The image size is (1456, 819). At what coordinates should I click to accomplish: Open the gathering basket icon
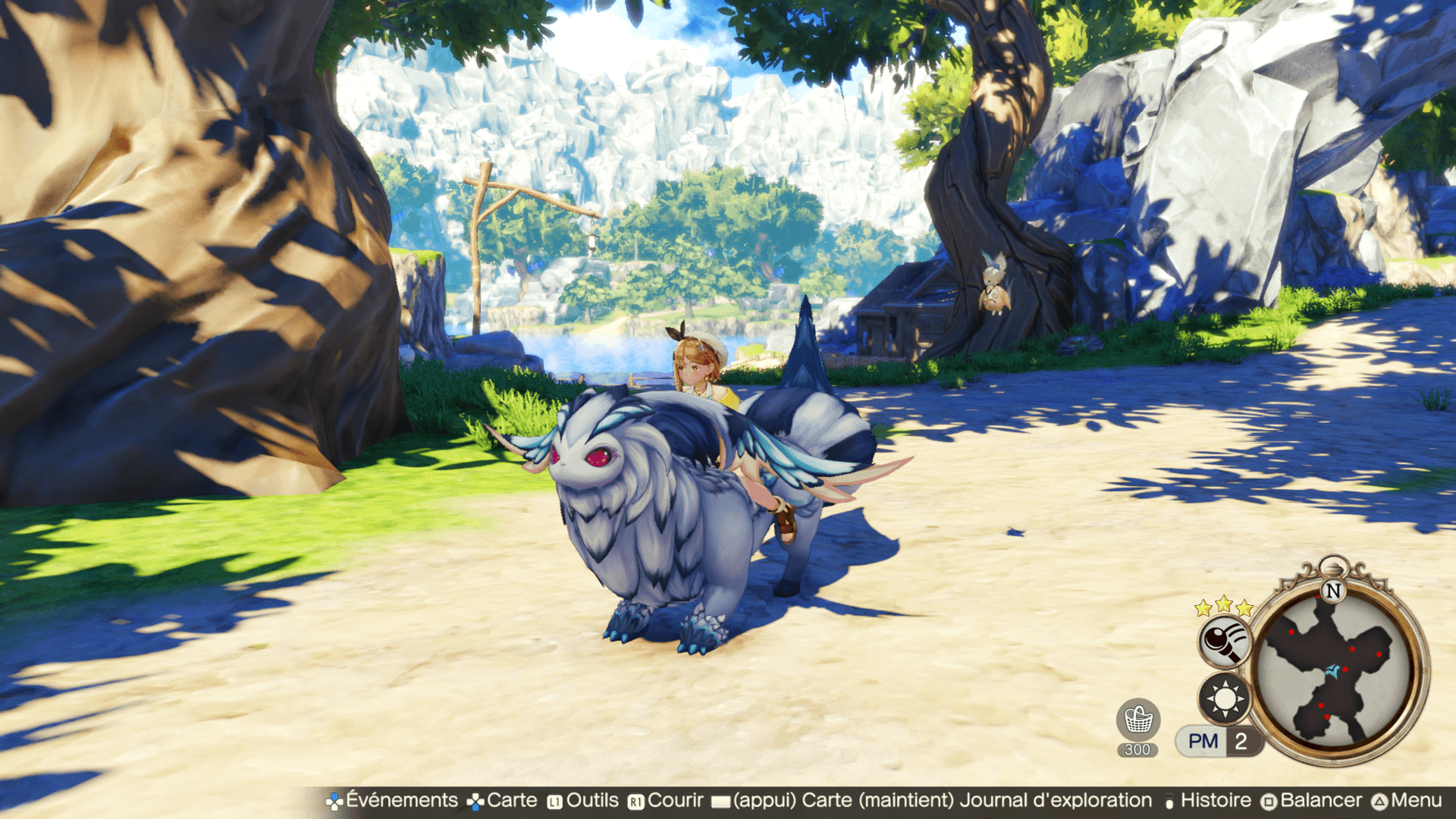pyautogui.click(x=1137, y=720)
